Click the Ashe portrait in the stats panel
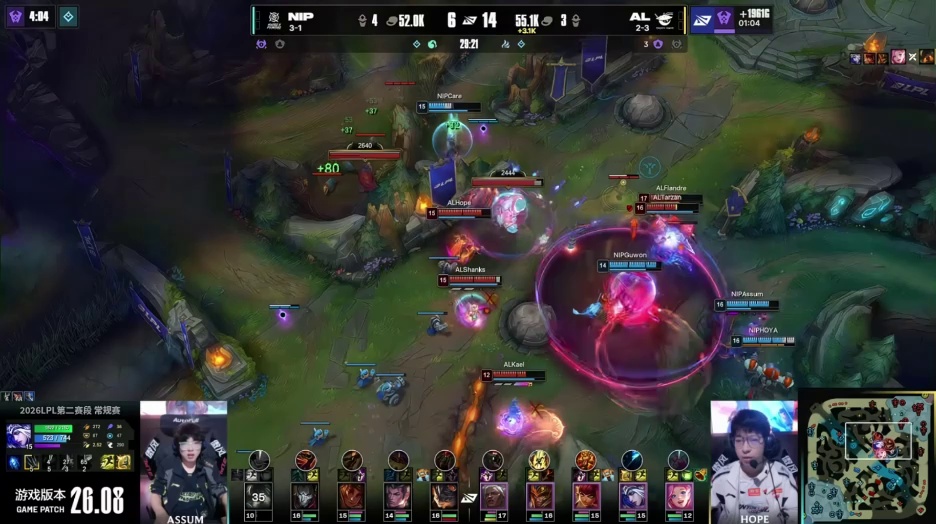This screenshot has width=936, height=524. (20, 436)
